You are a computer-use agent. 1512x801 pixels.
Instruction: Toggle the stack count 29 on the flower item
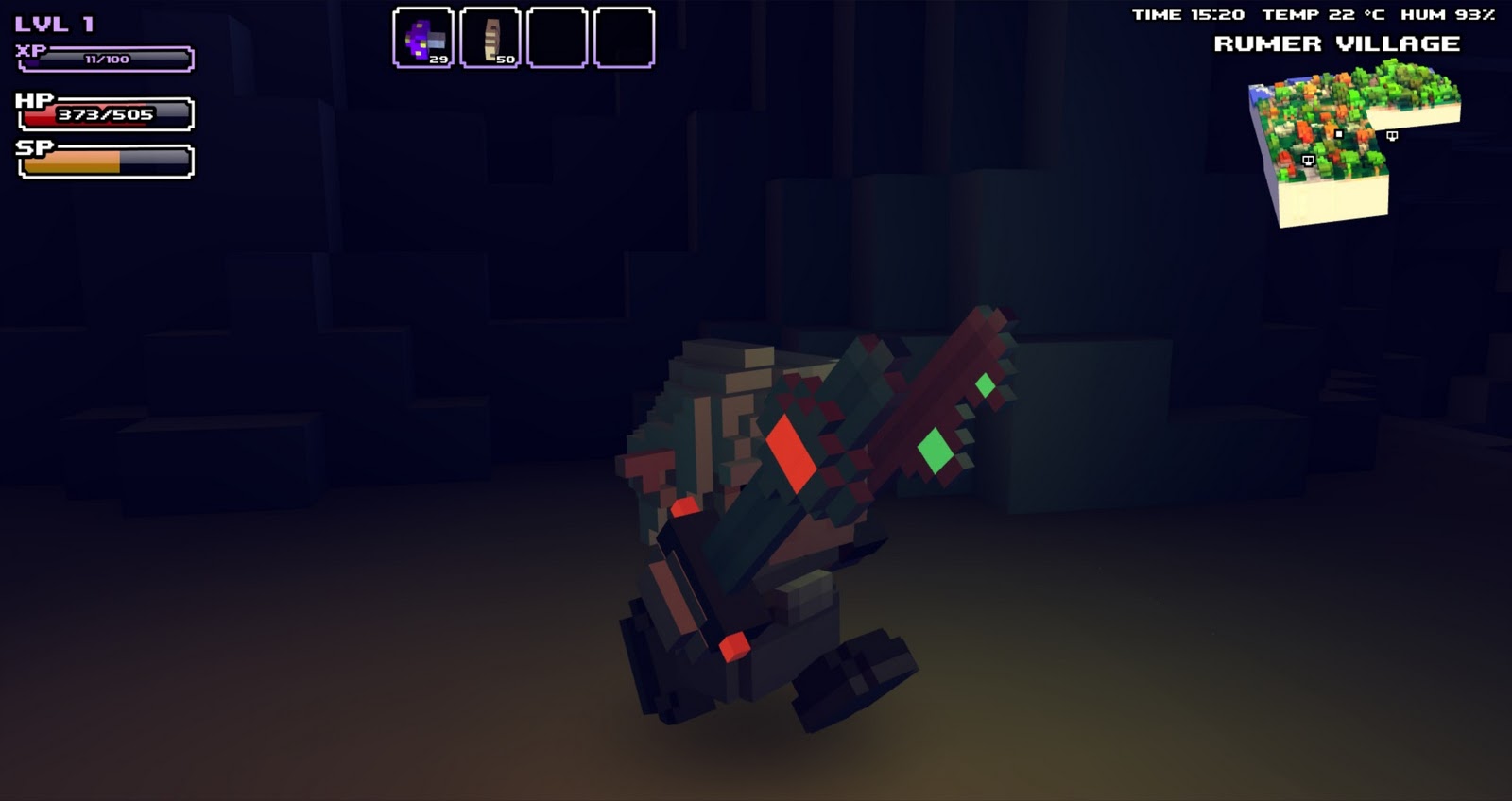click(x=438, y=59)
